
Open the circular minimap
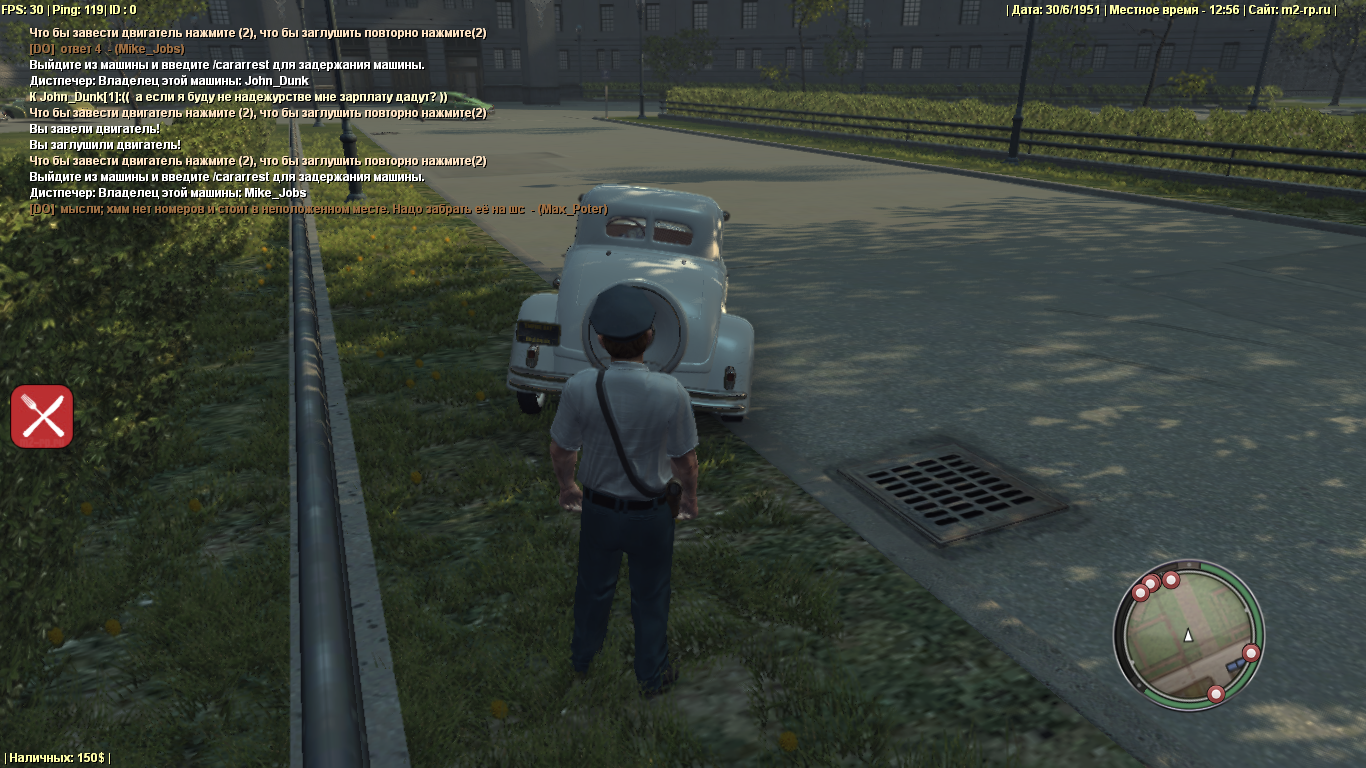pyautogui.click(x=1188, y=635)
